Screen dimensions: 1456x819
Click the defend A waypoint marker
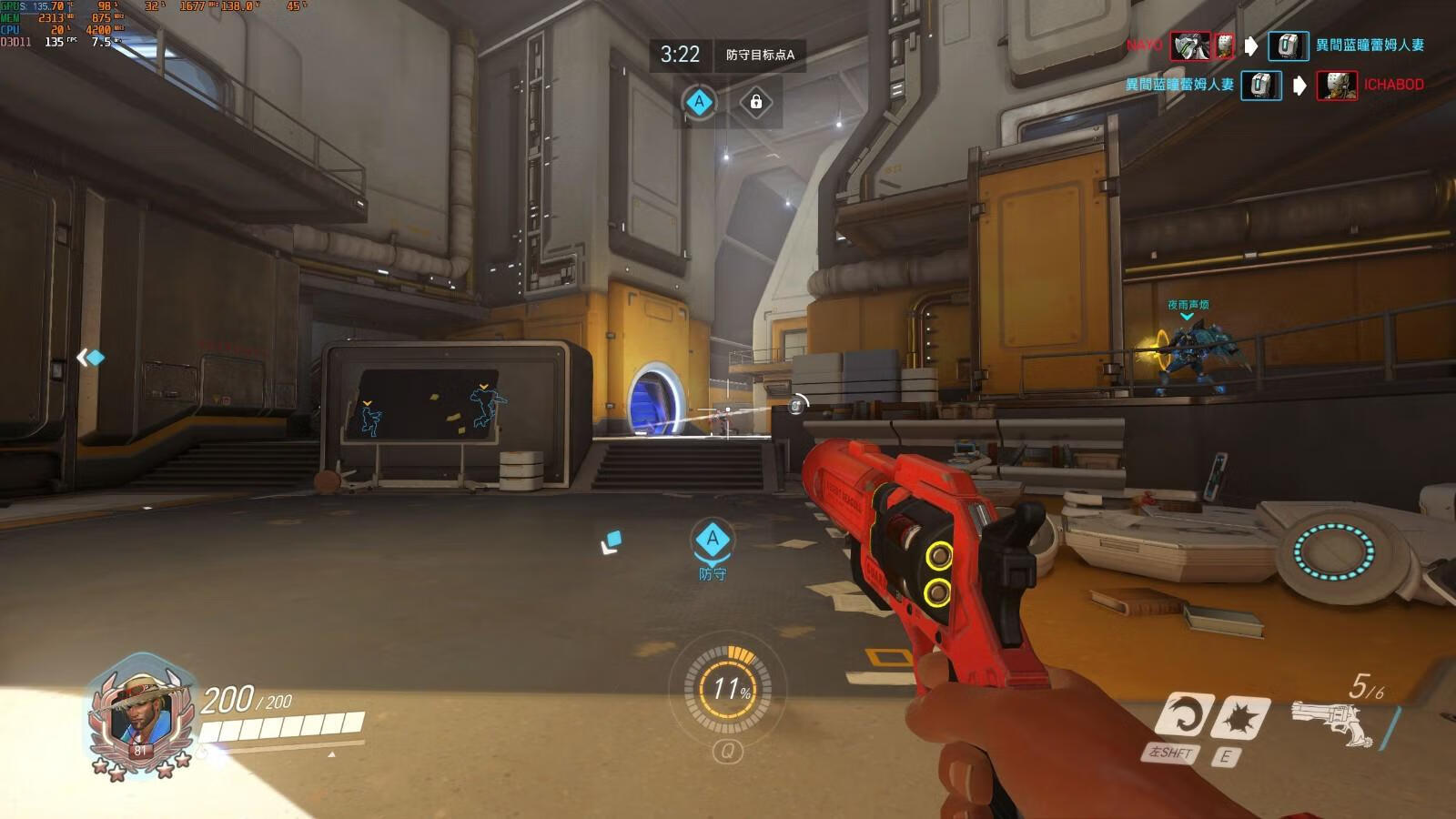[712, 541]
